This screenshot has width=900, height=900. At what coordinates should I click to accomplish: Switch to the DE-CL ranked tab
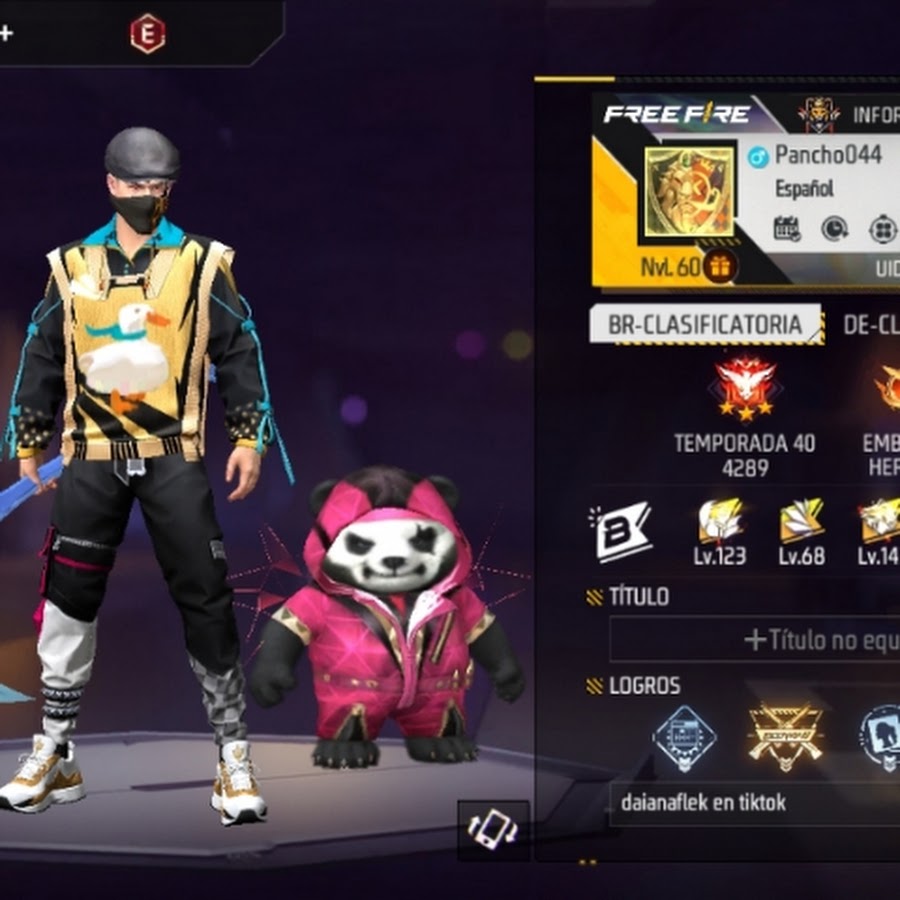[870, 324]
